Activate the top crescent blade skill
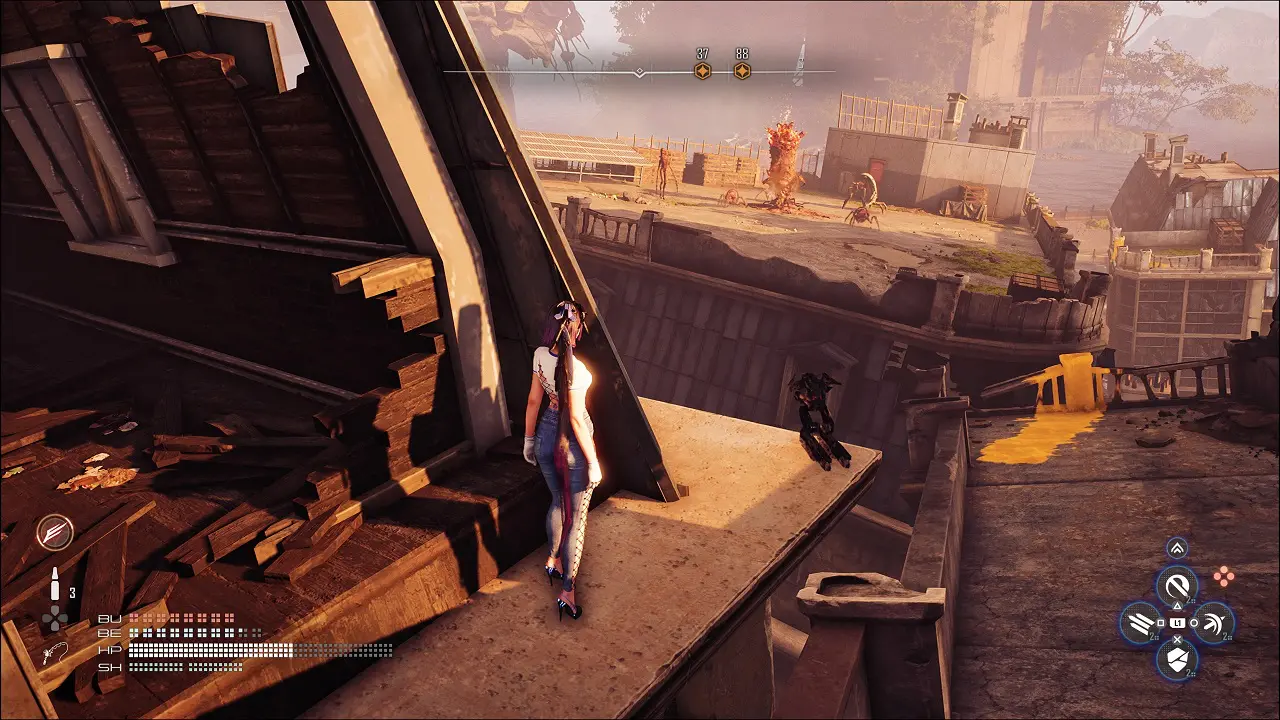The width and height of the screenshot is (1280, 720). click(x=1177, y=586)
